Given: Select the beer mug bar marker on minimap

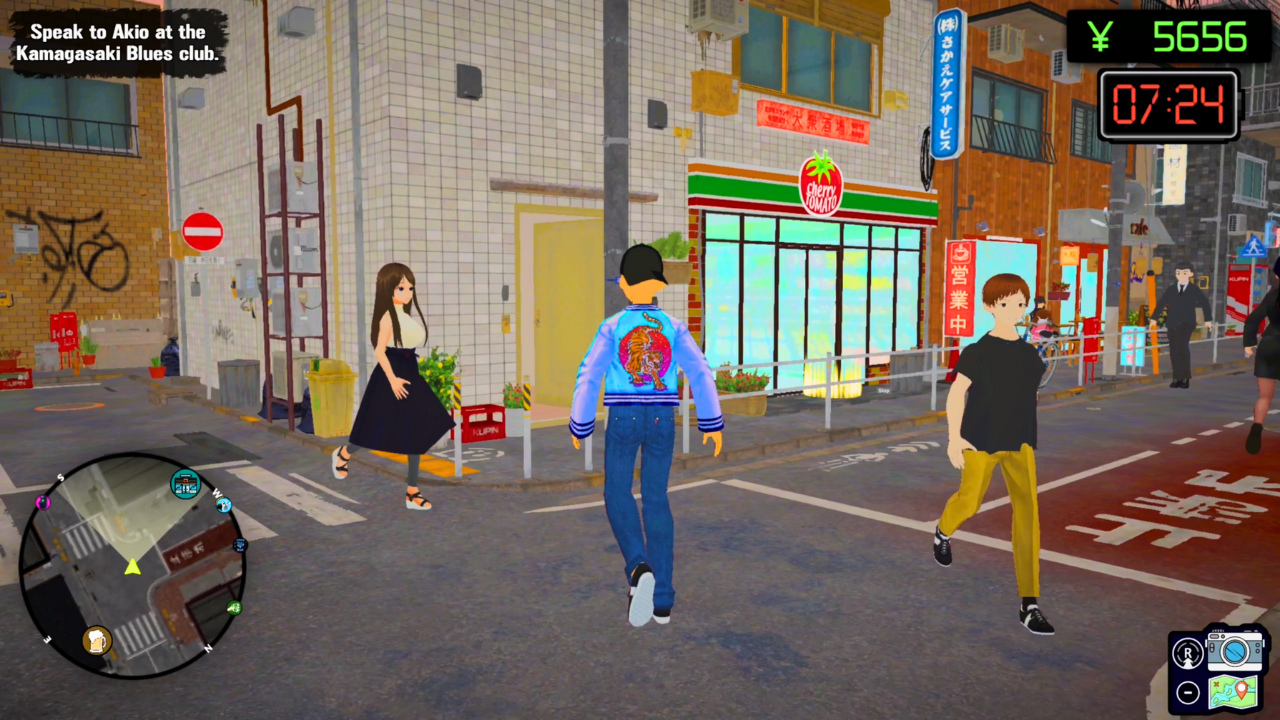Looking at the screenshot, I should (98, 640).
